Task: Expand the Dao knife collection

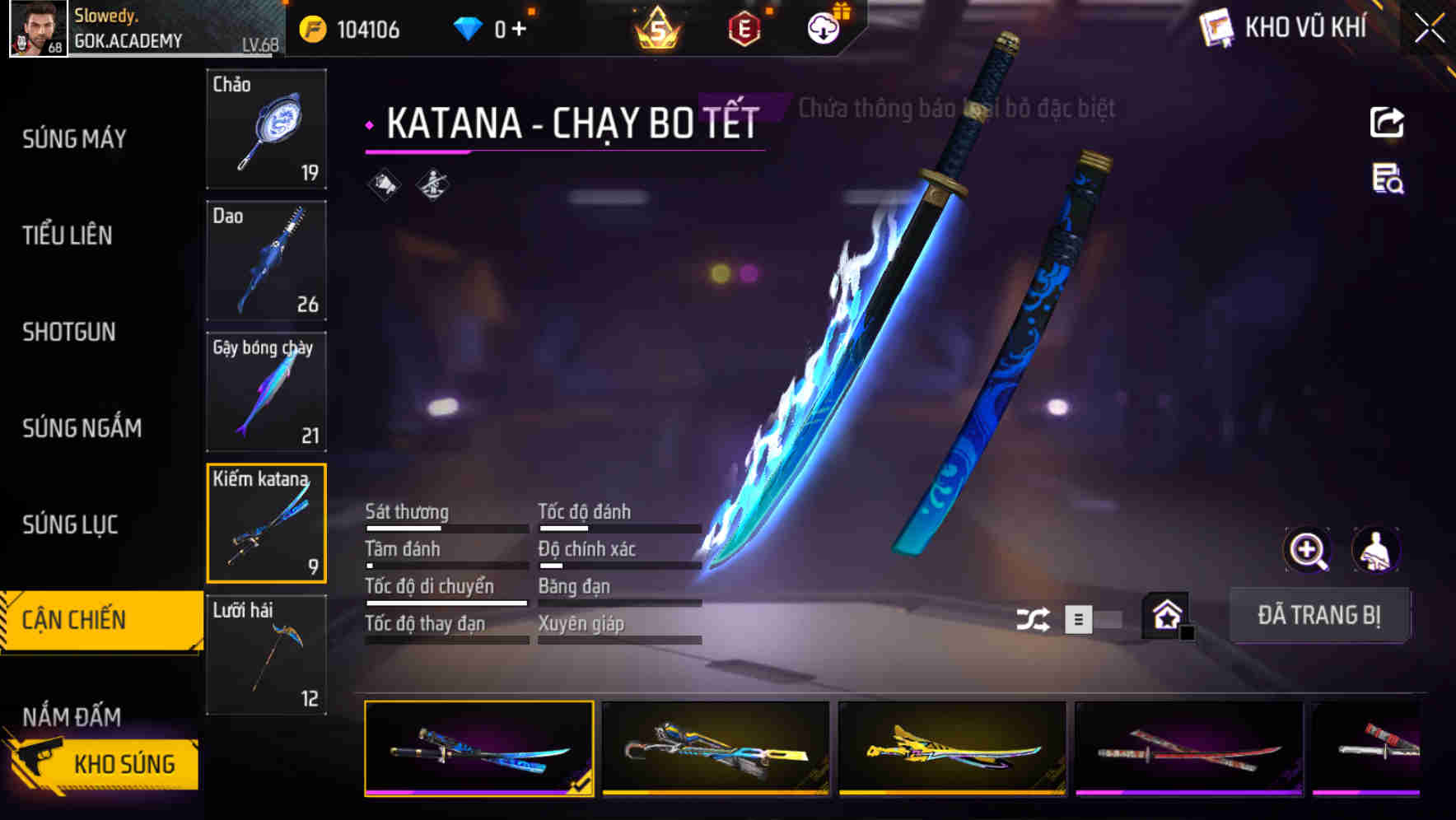Action: [x=266, y=260]
